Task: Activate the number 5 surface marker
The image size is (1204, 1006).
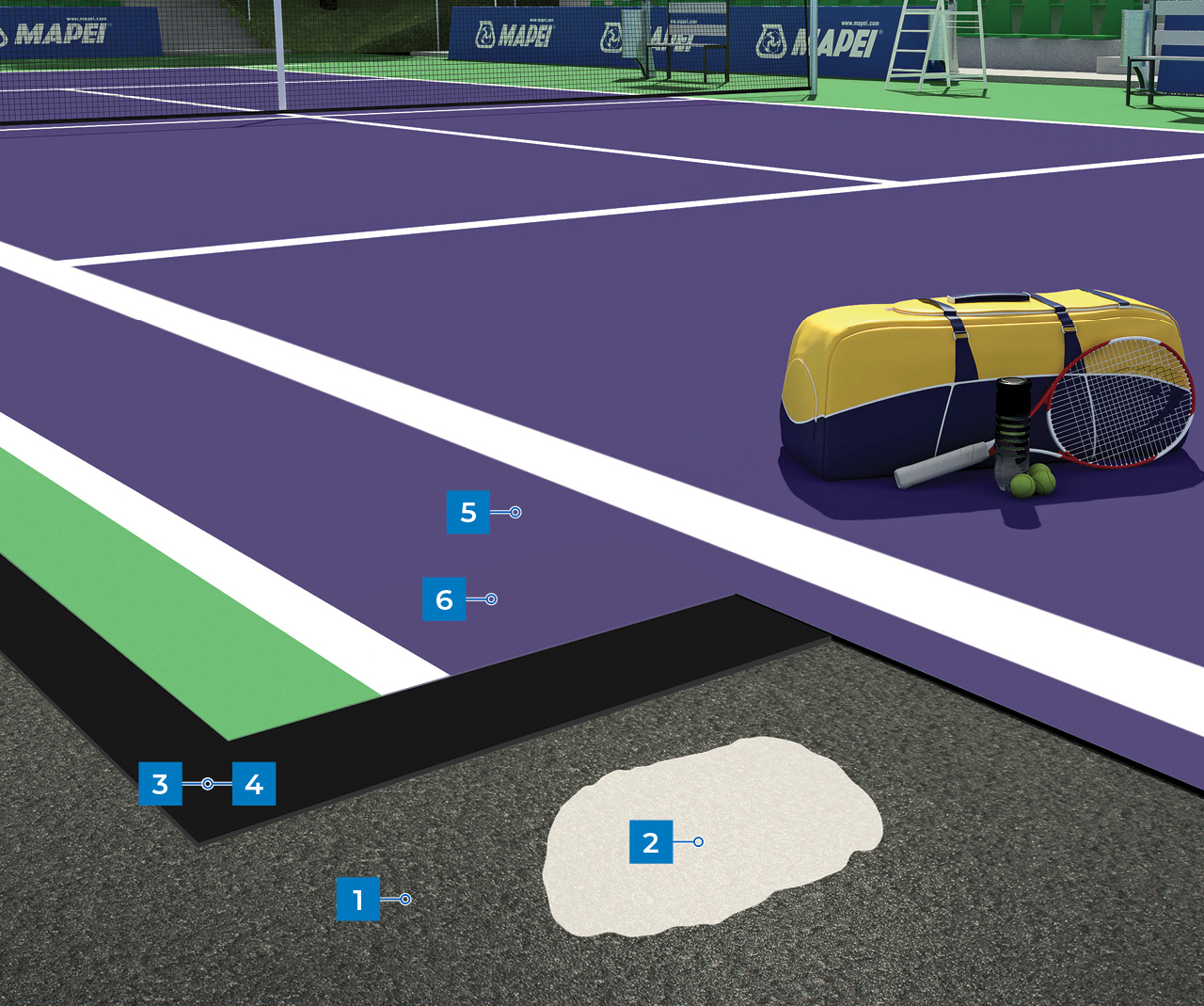Action: 468,512
